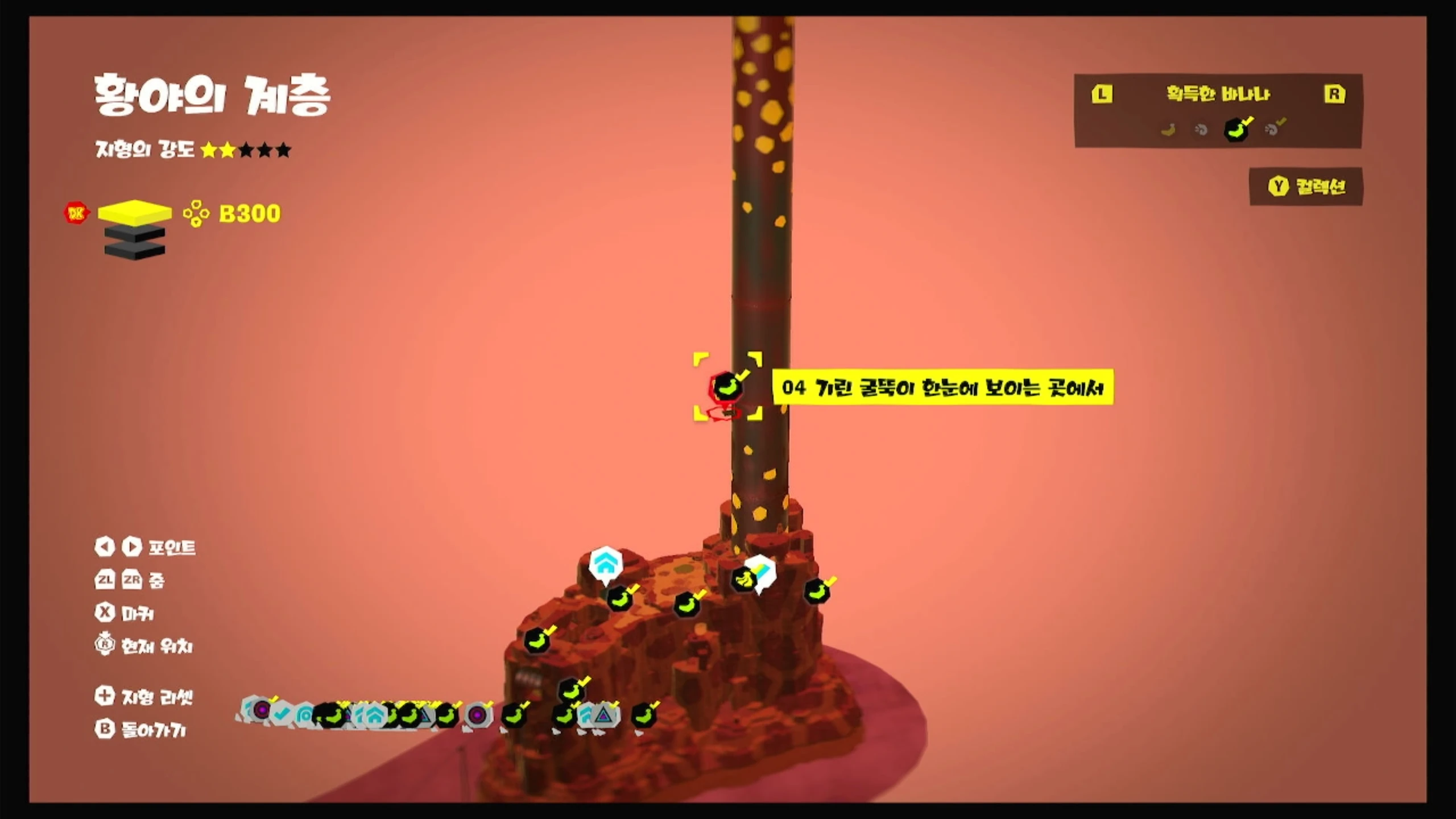Select the blue house marker on the plateau
This screenshot has height=819, width=1456.
(605, 564)
